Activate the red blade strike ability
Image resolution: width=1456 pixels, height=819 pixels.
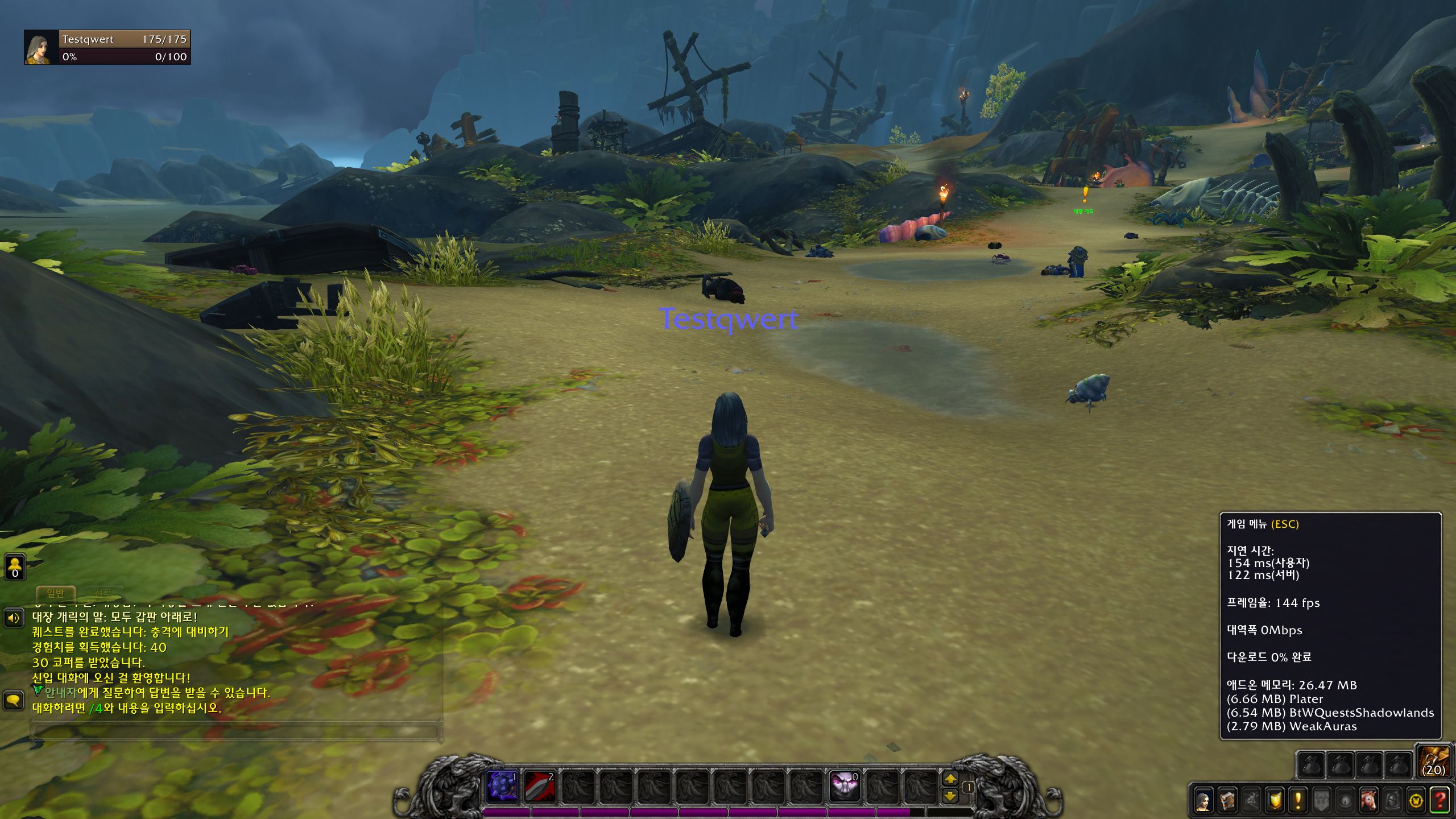tap(539, 787)
